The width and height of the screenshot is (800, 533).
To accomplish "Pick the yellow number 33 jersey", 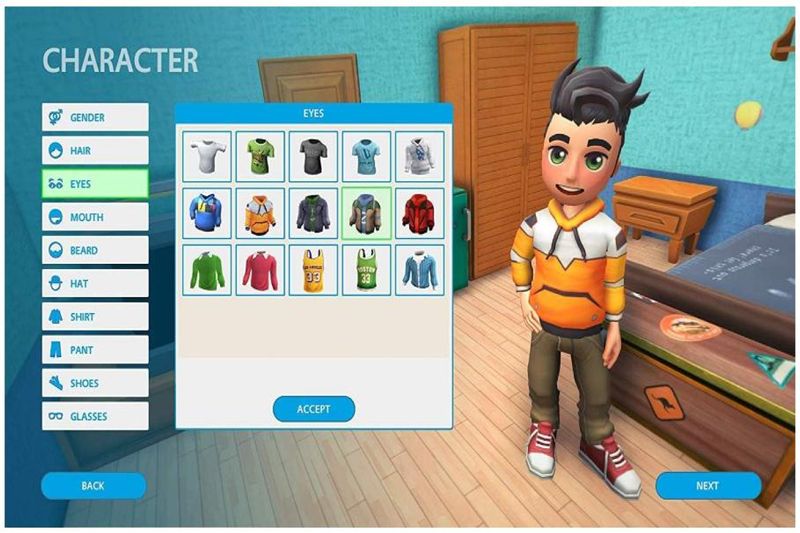I will 313,270.
